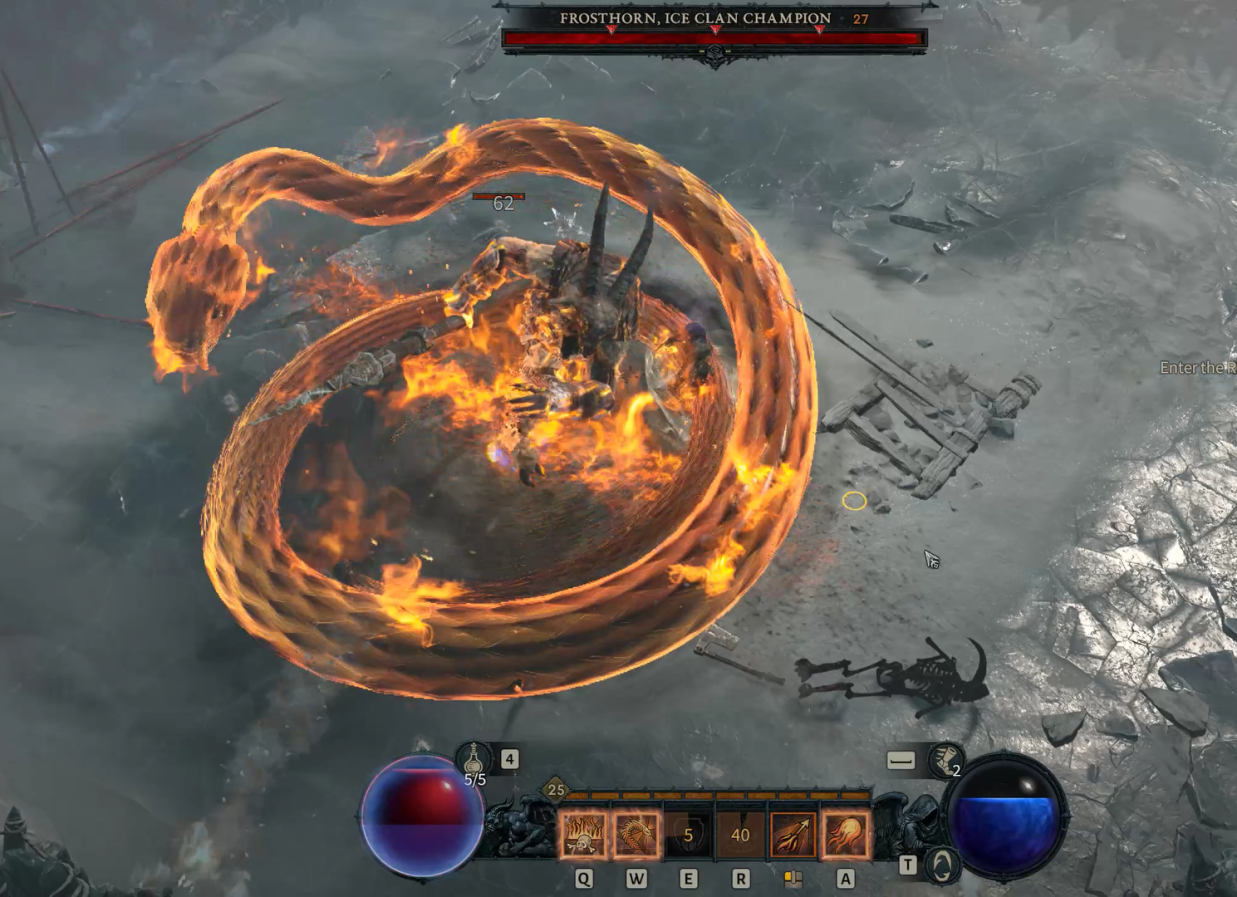The height and width of the screenshot is (897, 1237).
Task: Trigger the evade boot icon
Action: pyautogui.click(x=944, y=761)
